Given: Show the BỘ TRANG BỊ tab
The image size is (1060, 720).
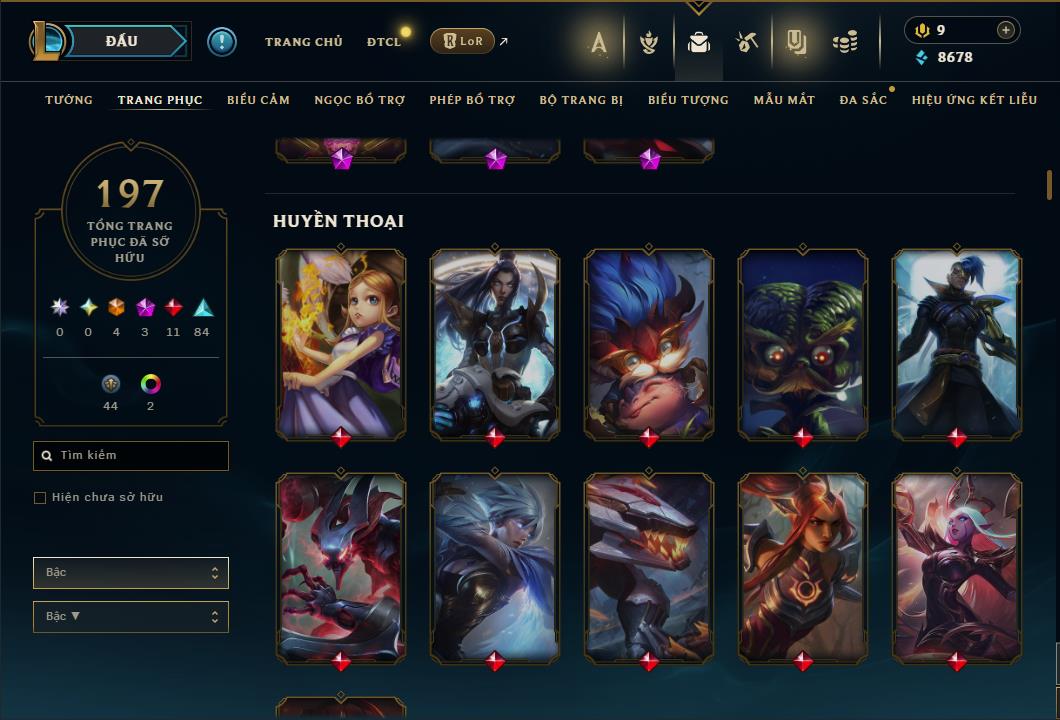Looking at the screenshot, I should [581, 100].
